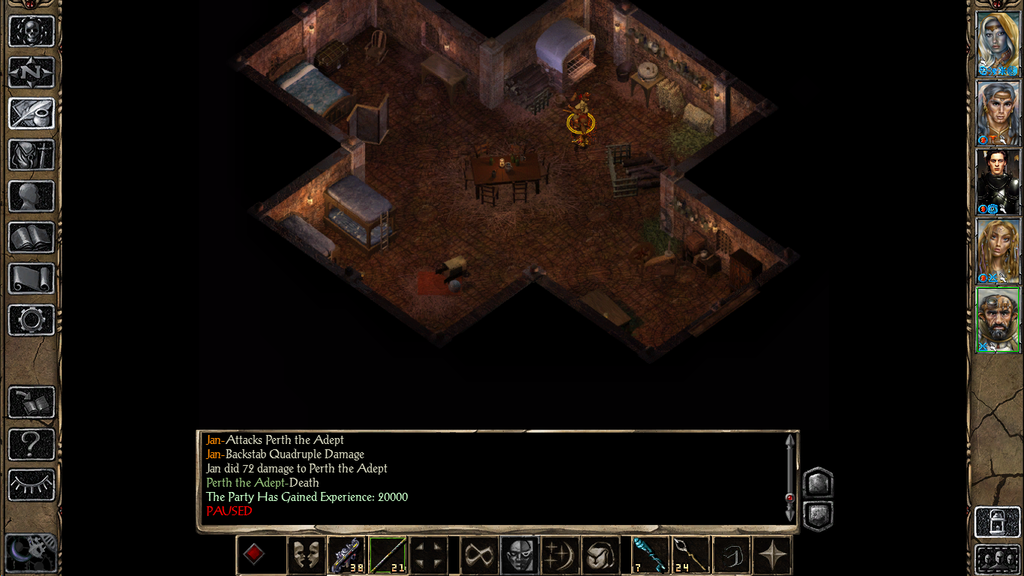Click the scrollbar of the combat log
The width and height of the screenshot is (1024, 576).
(790, 477)
